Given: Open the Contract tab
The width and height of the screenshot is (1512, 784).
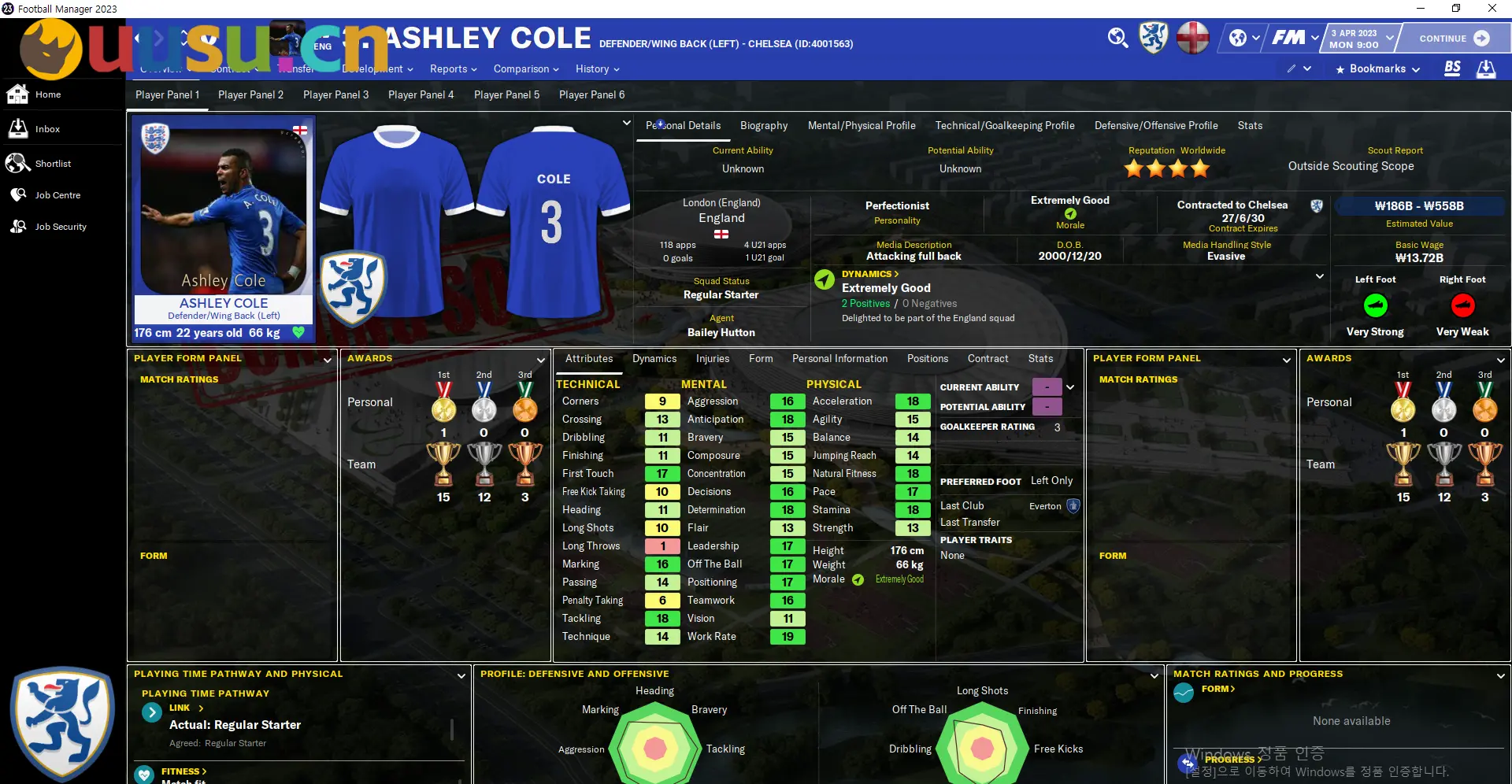Looking at the screenshot, I should (x=988, y=358).
